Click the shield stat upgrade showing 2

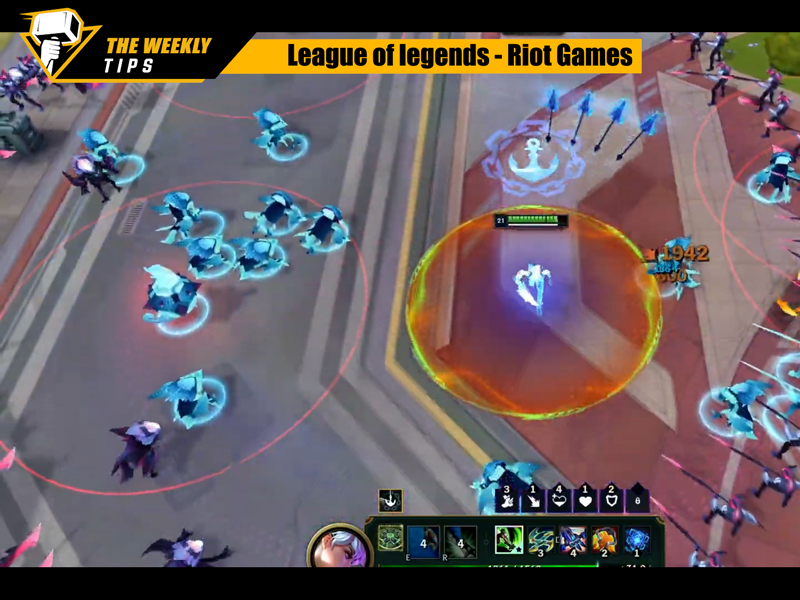tap(612, 498)
